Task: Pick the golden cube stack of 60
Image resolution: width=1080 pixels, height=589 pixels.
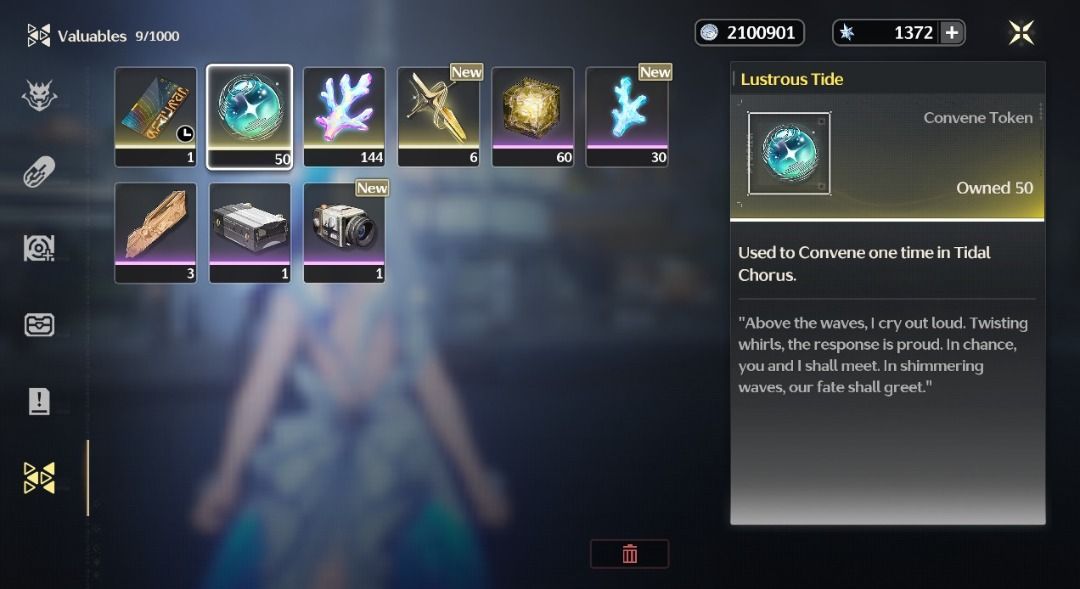Action: click(x=533, y=116)
